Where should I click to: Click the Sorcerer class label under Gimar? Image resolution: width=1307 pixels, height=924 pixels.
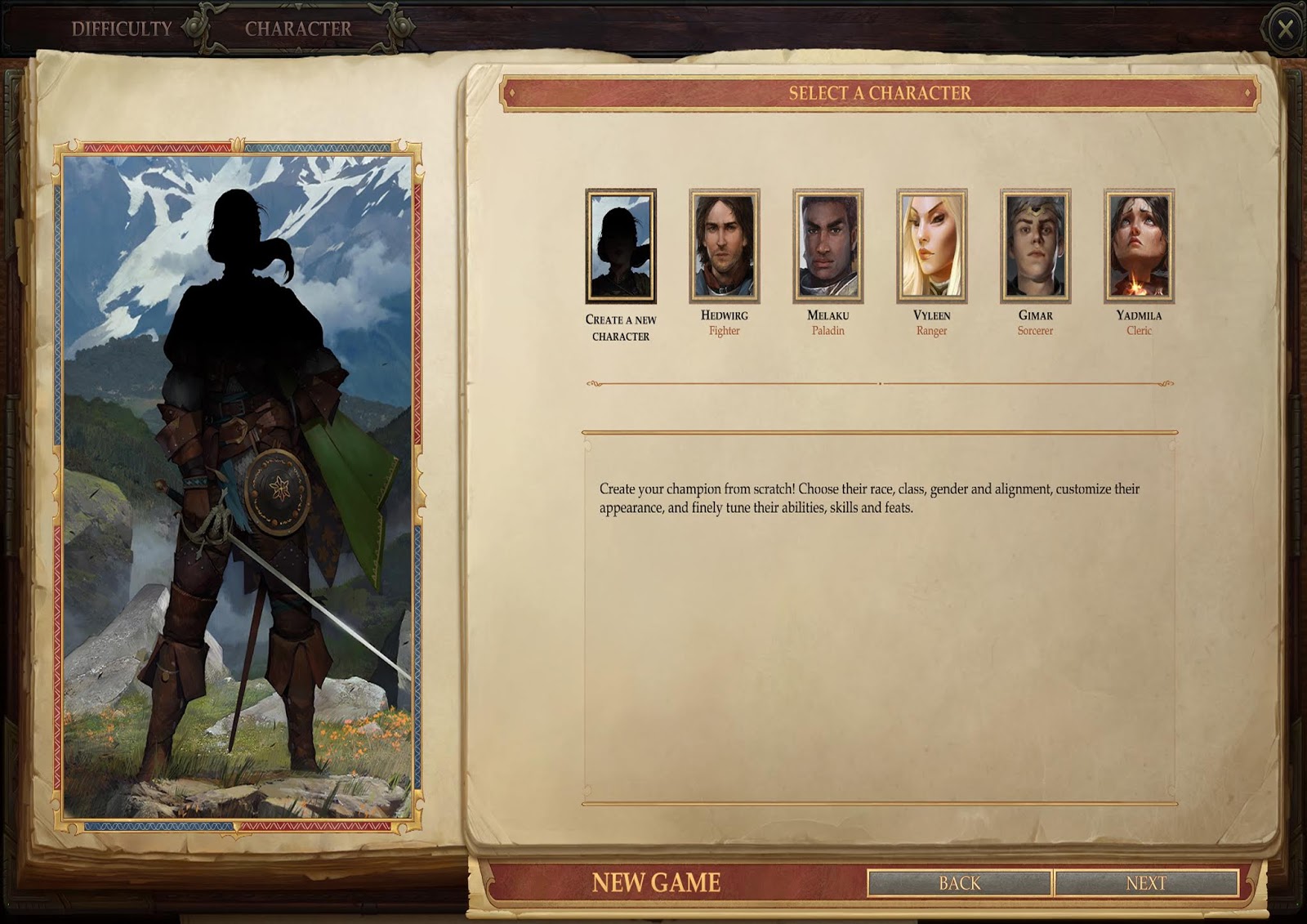[x=1037, y=331]
